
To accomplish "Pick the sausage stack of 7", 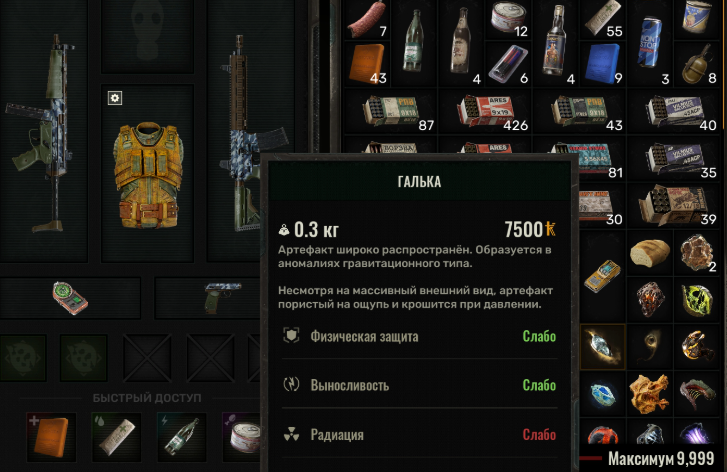I will click(x=364, y=24).
